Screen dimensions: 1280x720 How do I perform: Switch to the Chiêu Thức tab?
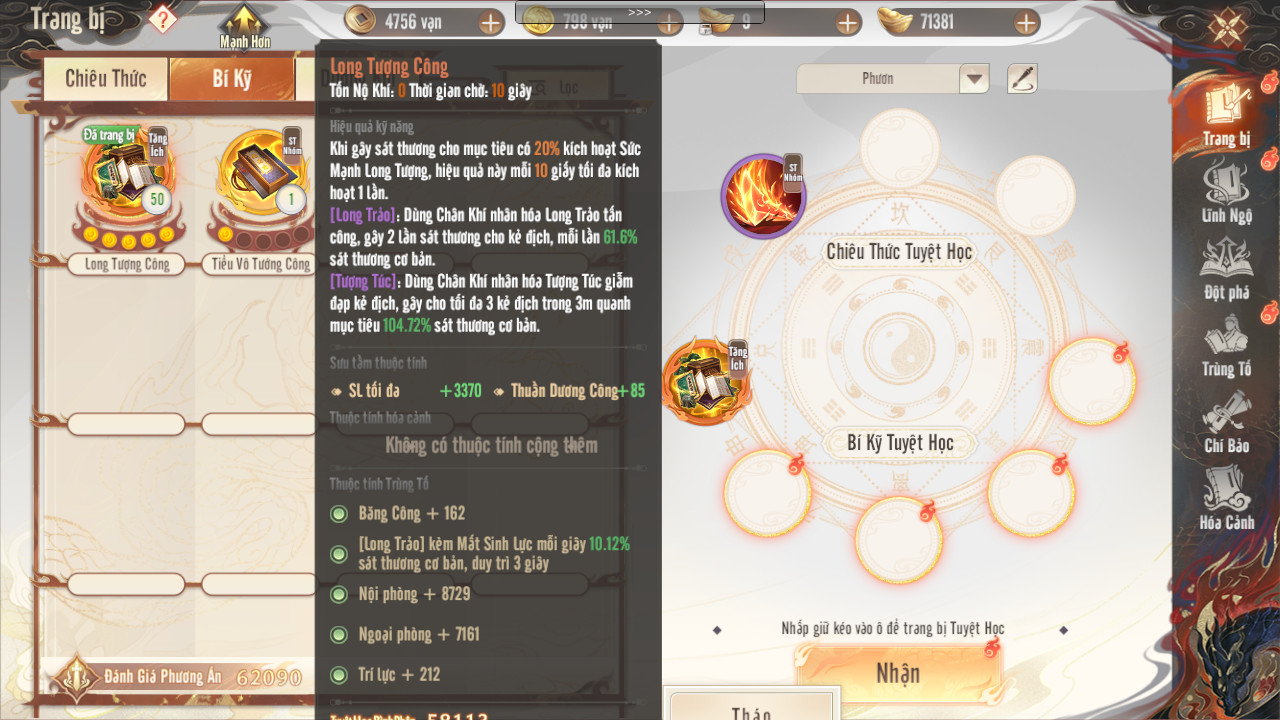pos(105,79)
